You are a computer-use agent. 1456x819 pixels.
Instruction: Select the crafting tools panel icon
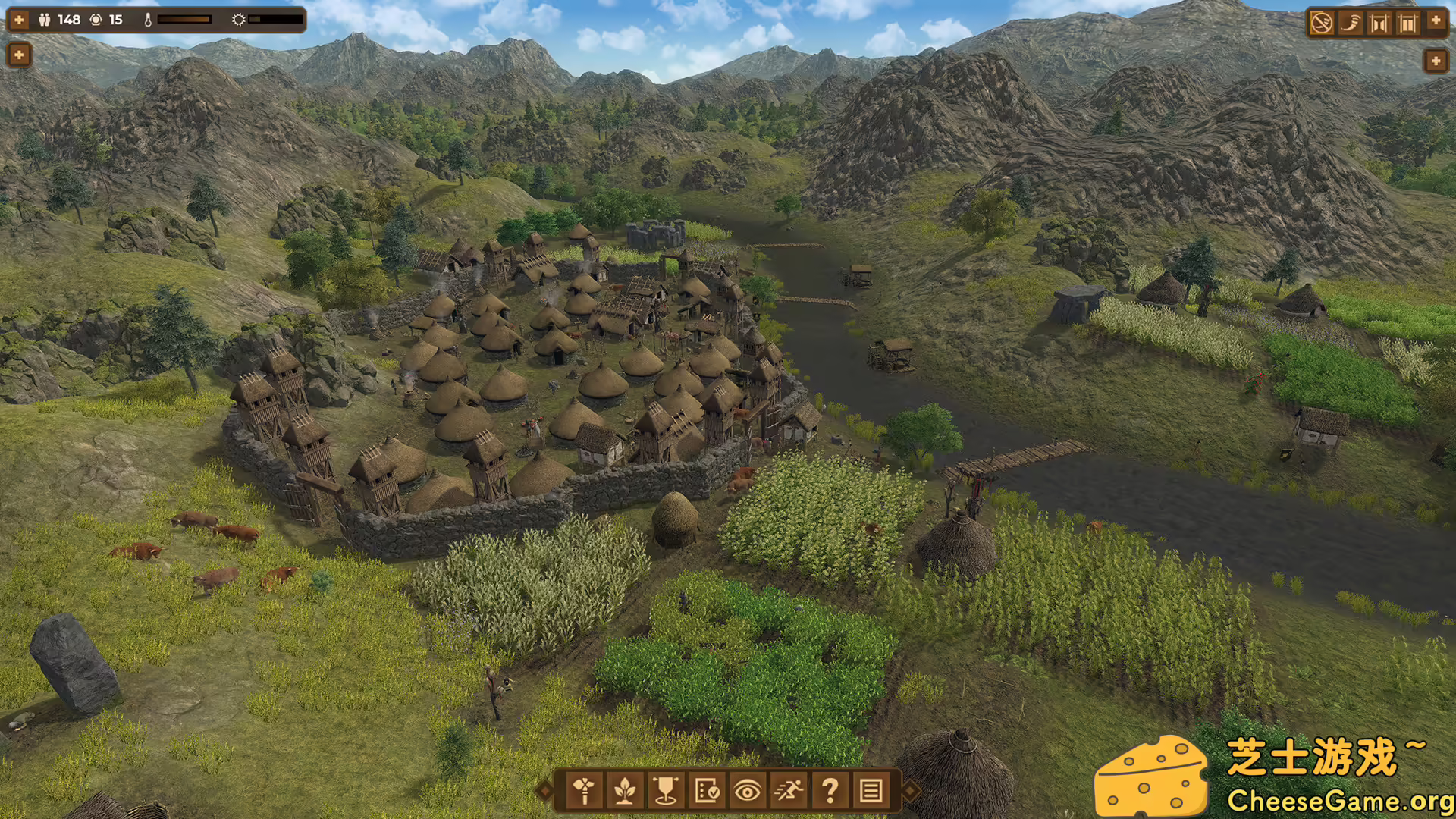[x=584, y=792]
